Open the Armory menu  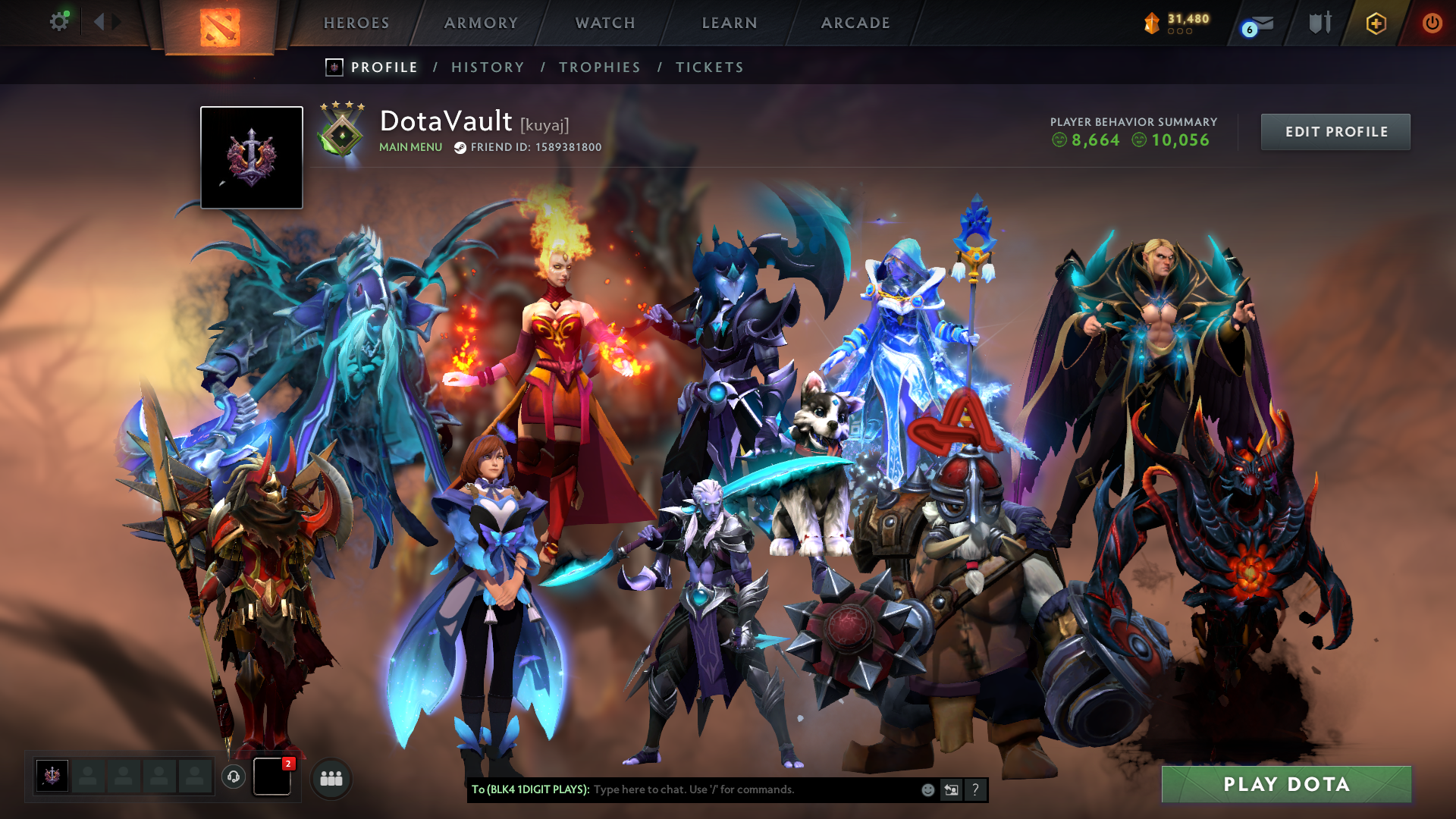[481, 23]
